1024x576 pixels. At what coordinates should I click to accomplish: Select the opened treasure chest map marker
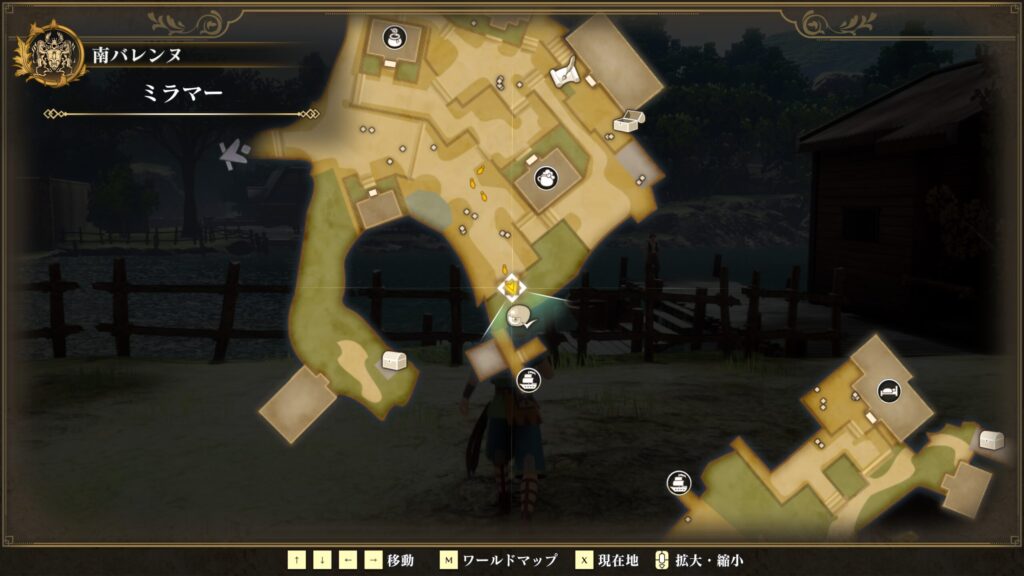tap(629, 120)
